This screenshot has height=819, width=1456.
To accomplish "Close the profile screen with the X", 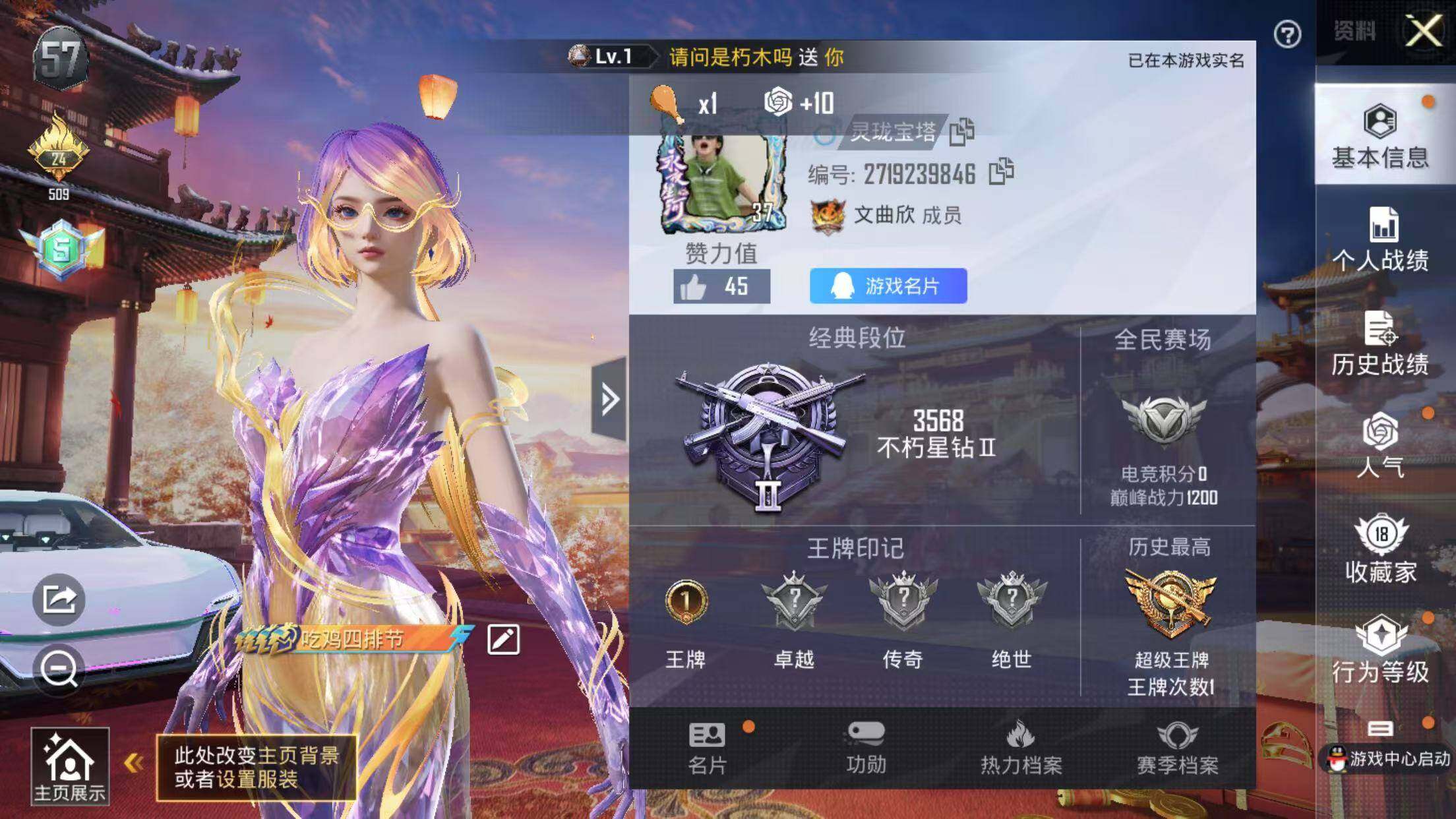I will click(1423, 30).
